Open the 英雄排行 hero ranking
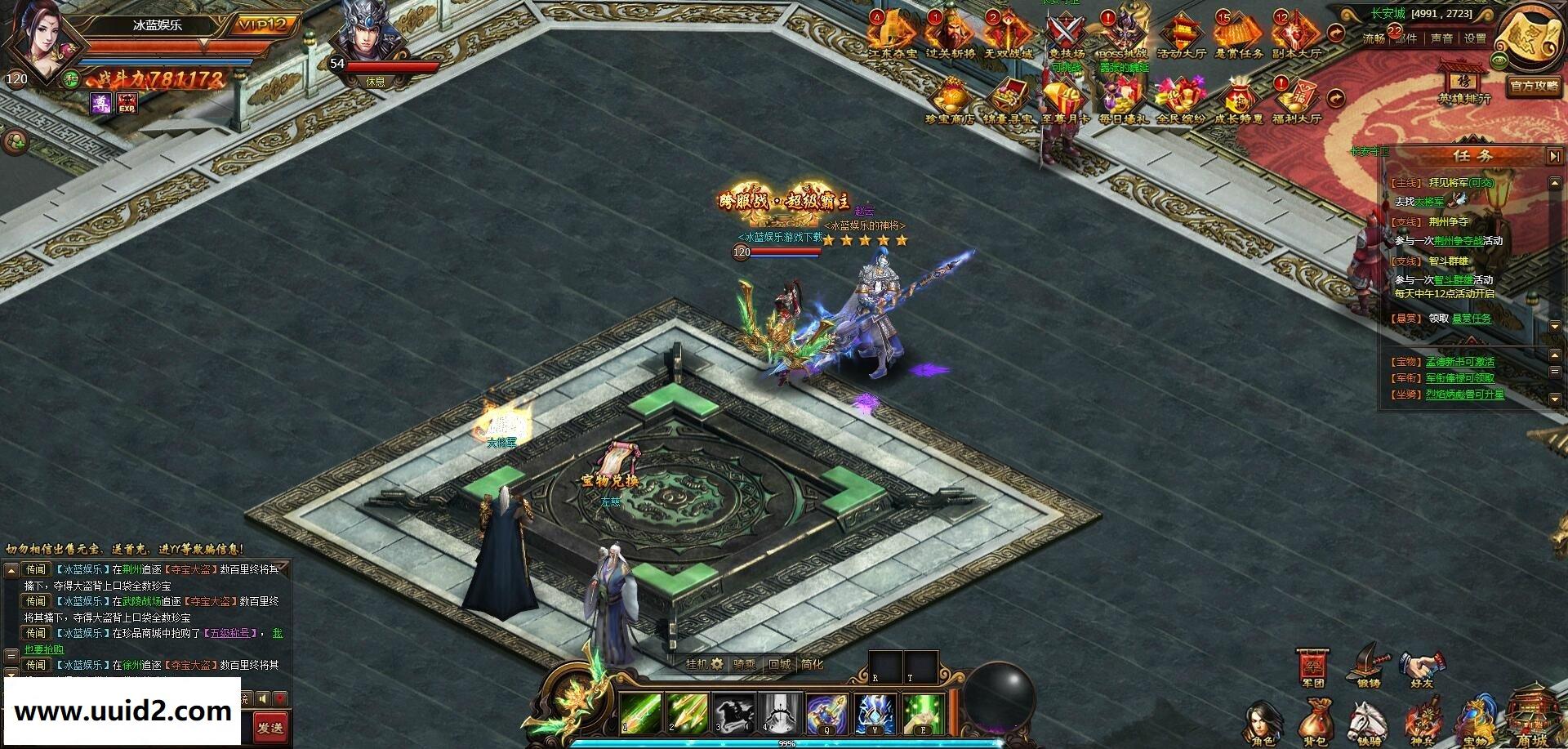The height and width of the screenshot is (749, 1568). tap(1464, 83)
